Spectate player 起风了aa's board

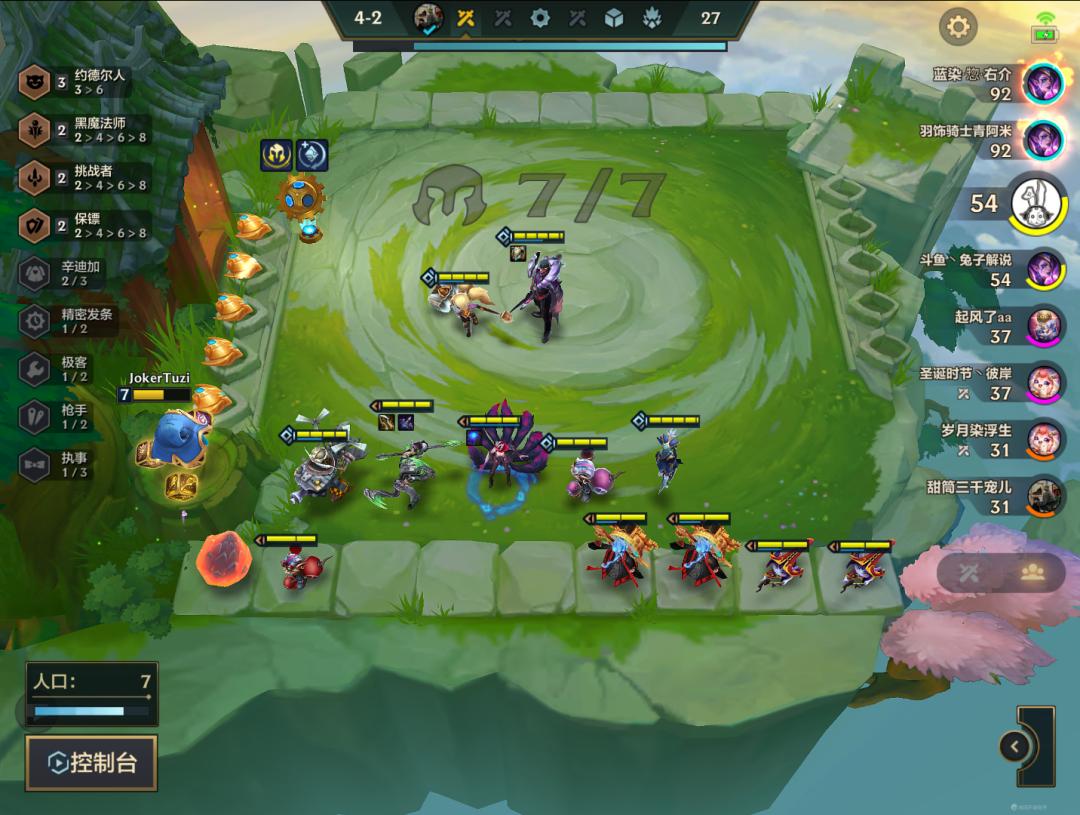1044,326
